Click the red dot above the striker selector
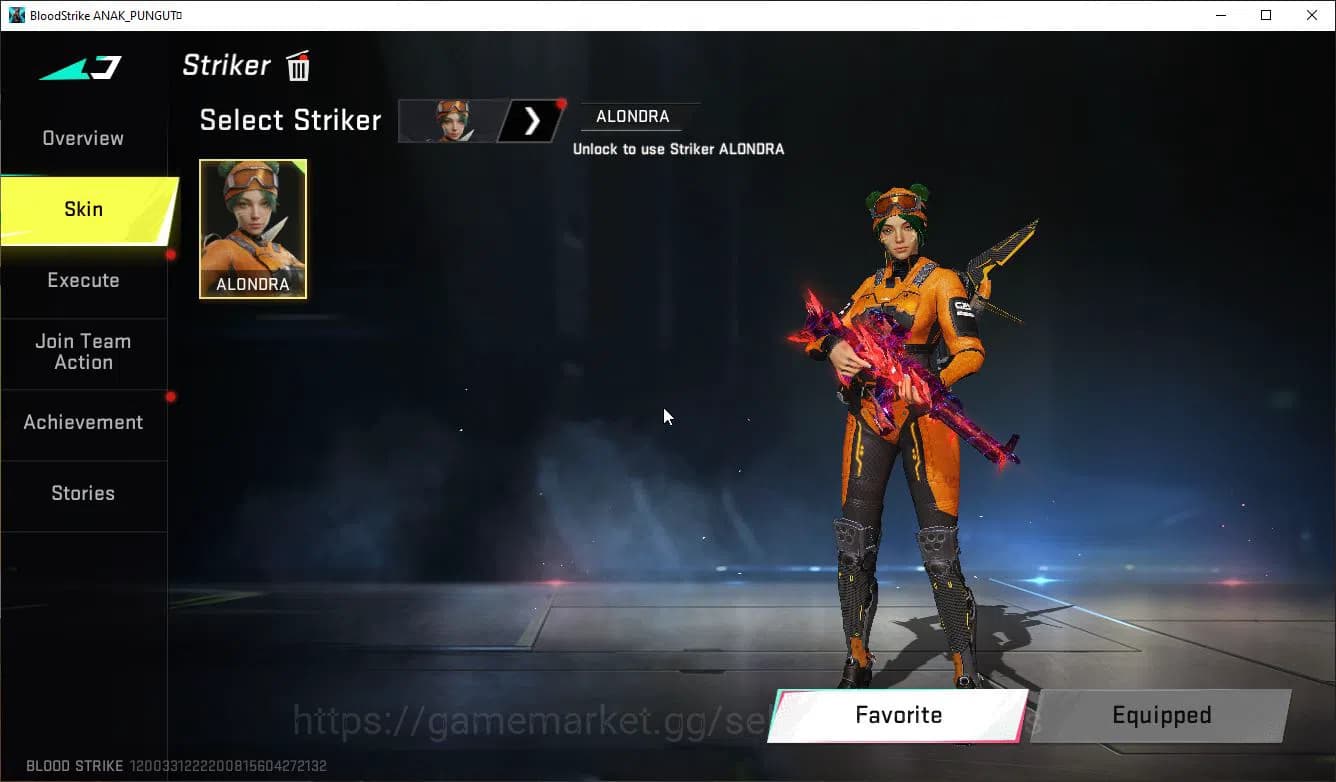The image size is (1336, 782). tap(561, 102)
